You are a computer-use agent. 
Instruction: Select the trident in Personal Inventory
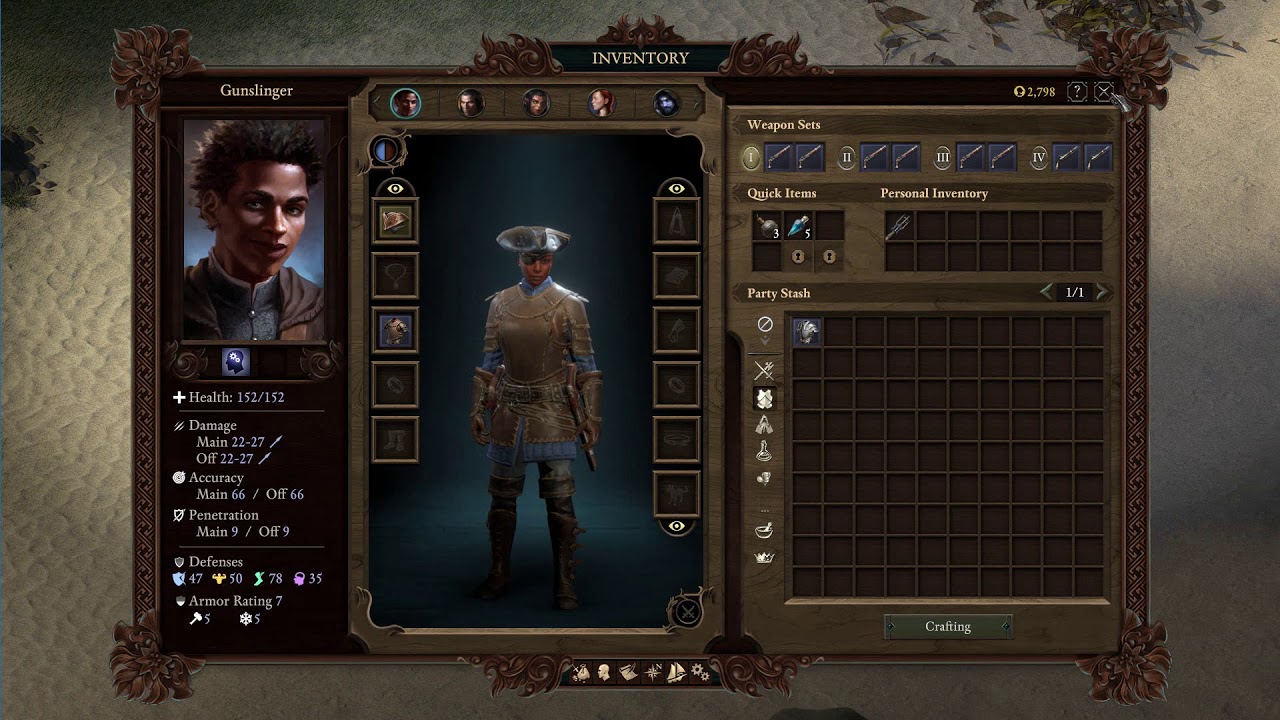point(899,227)
